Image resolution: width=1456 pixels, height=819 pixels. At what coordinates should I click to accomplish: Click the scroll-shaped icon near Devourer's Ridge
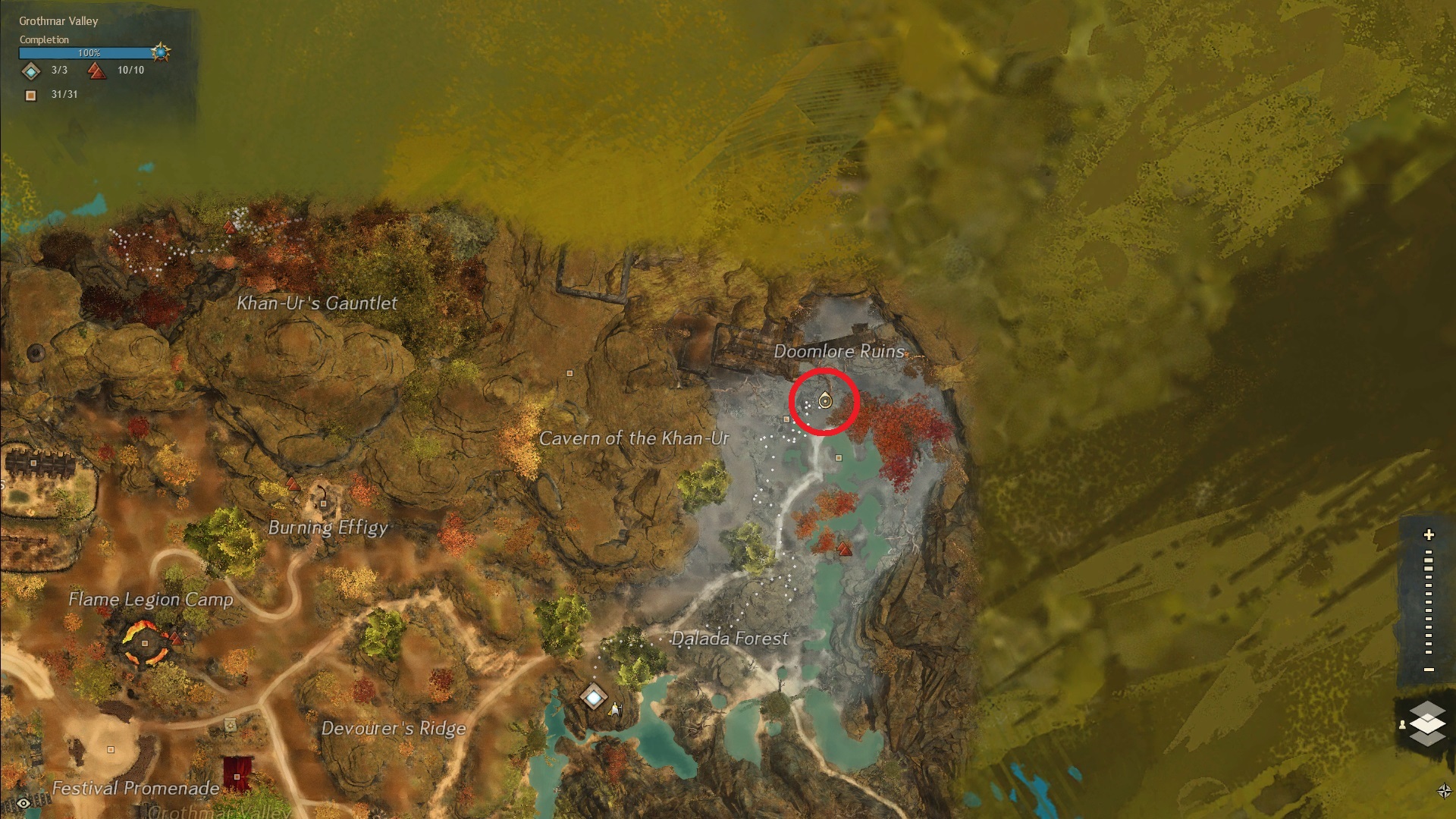(x=231, y=726)
